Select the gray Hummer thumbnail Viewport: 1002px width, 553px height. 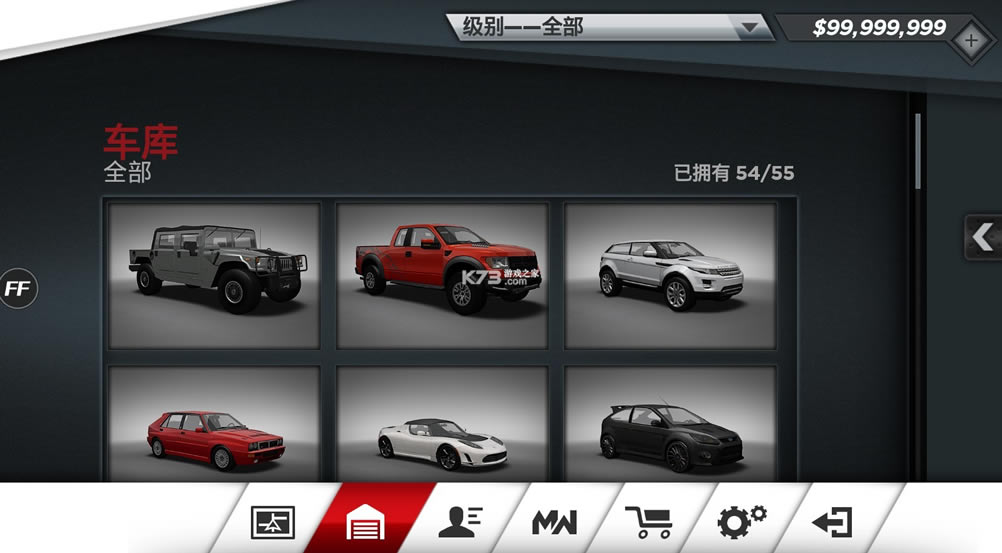click(214, 275)
